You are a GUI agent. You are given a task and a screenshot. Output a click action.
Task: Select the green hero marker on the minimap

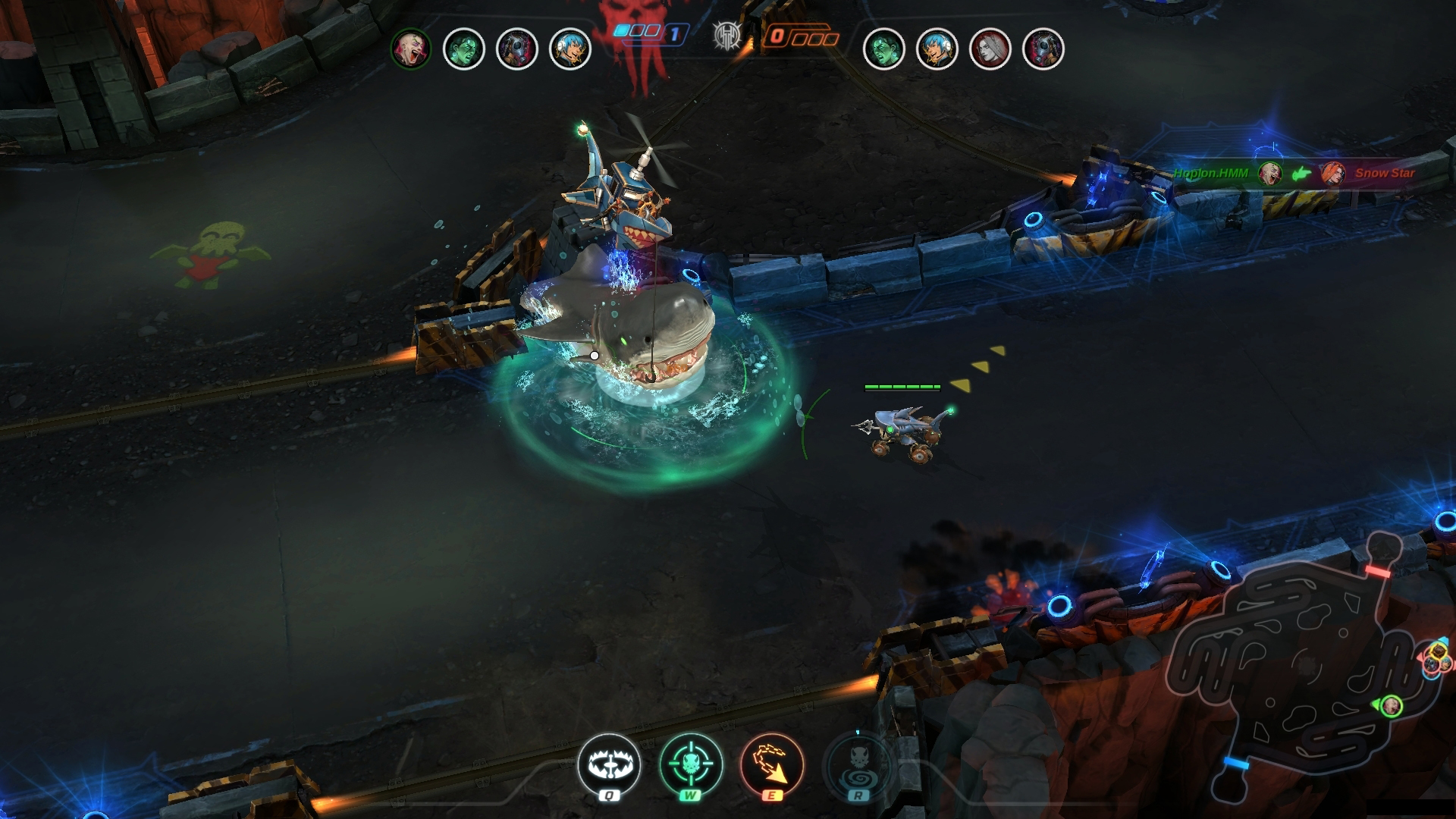click(x=1392, y=707)
